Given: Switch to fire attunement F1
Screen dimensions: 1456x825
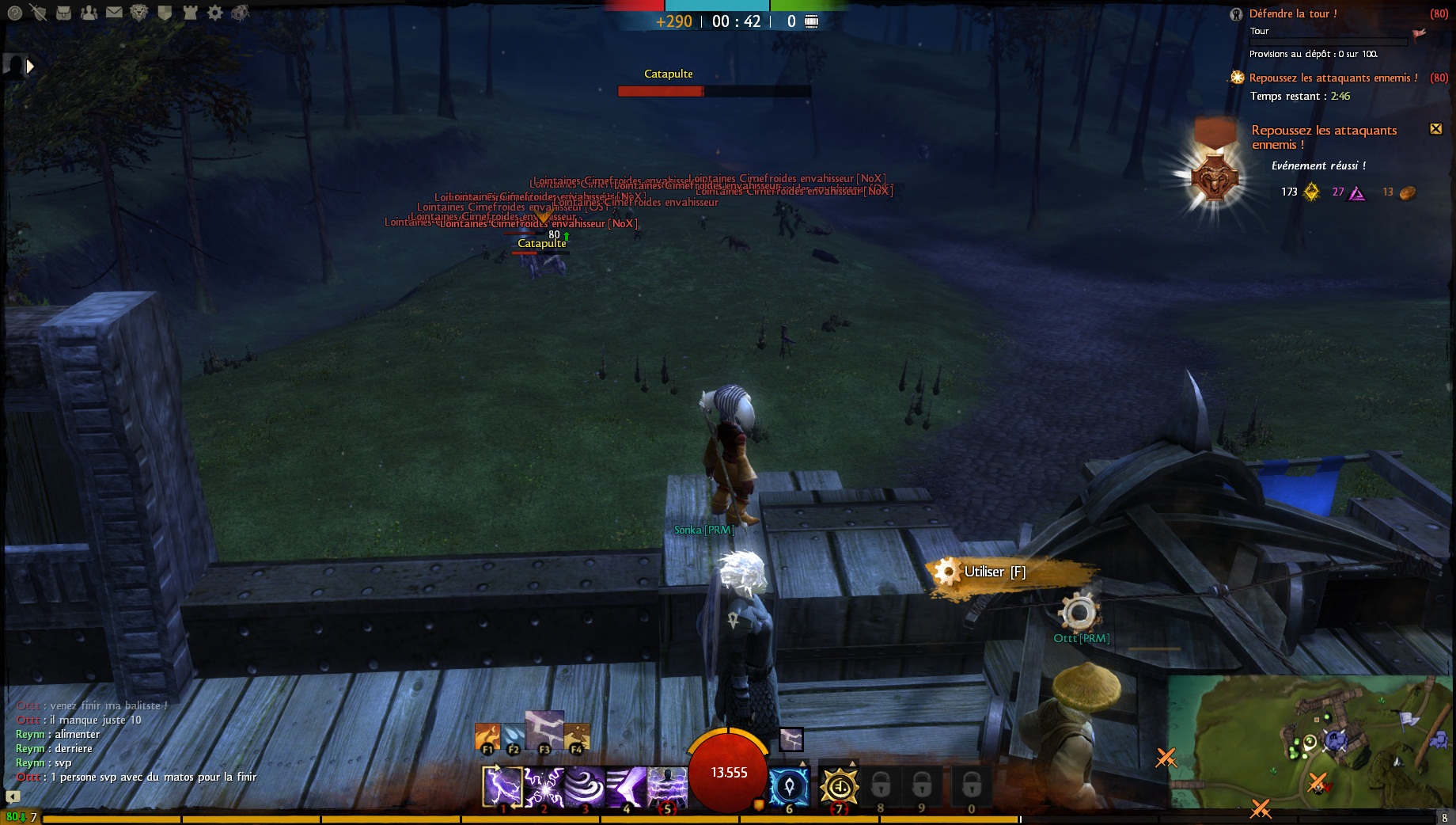Looking at the screenshot, I should click(487, 737).
